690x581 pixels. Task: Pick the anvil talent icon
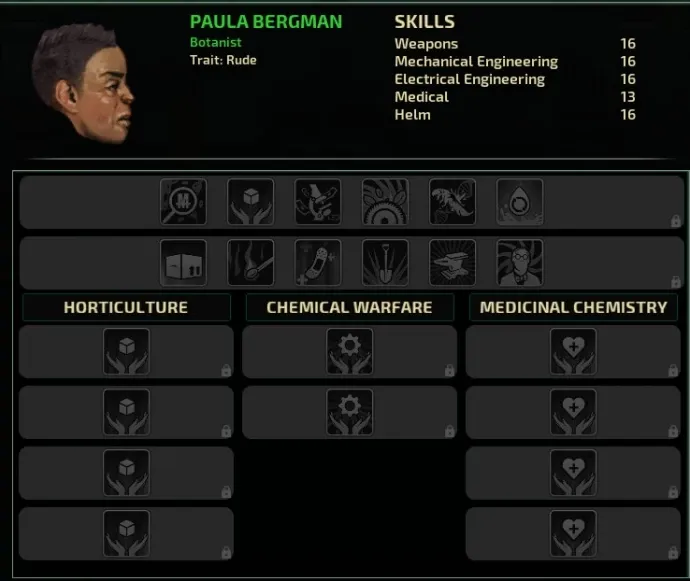point(453,262)
